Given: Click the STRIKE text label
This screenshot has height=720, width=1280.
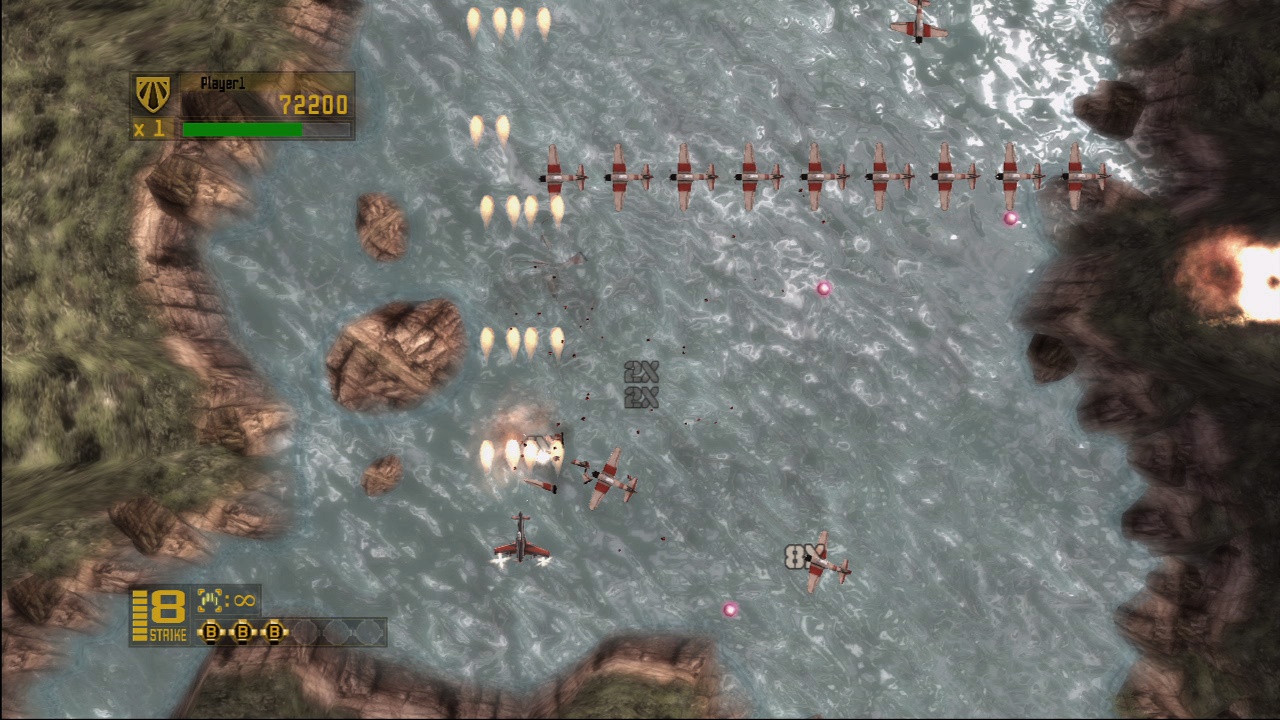Looking at the screenshot, I should [166, 633].
